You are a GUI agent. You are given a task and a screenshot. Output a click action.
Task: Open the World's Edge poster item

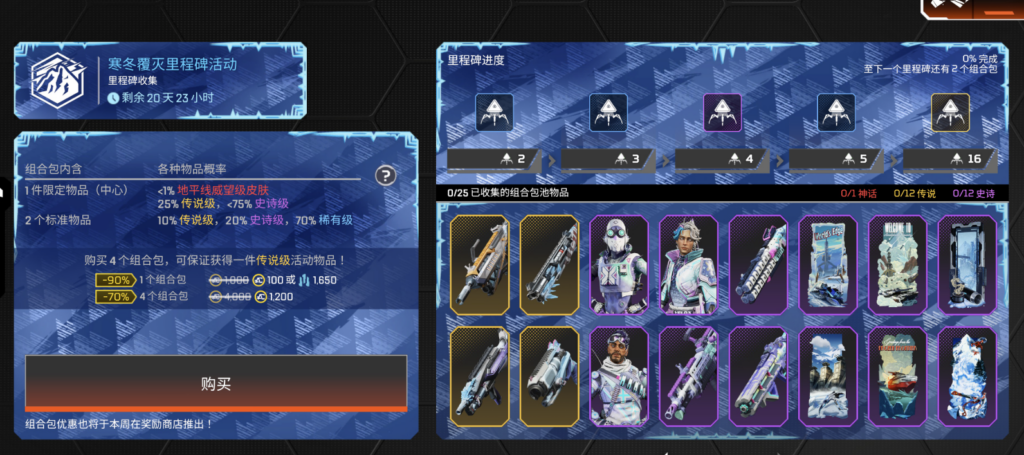pos(829,264)
